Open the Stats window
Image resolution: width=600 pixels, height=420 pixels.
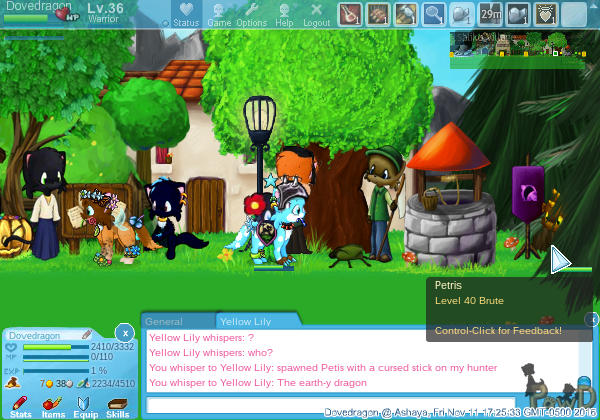21,404
